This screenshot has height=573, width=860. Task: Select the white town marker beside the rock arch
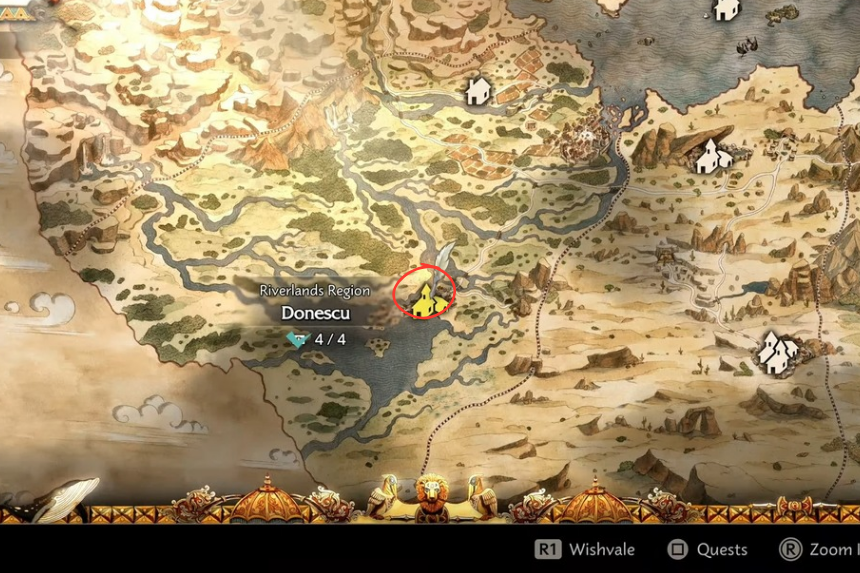(711, 155)
